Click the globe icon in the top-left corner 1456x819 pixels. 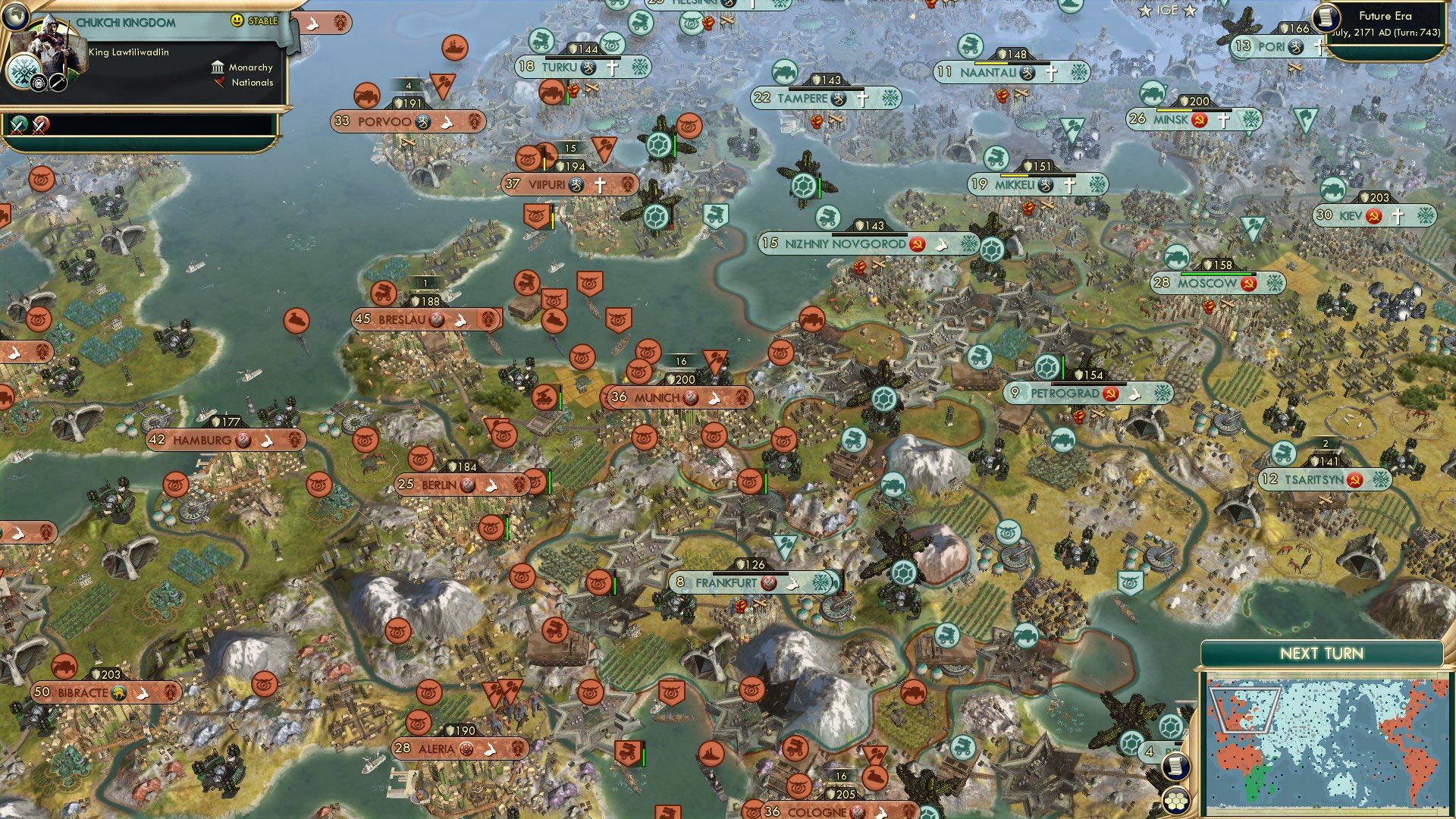point(16,17)
